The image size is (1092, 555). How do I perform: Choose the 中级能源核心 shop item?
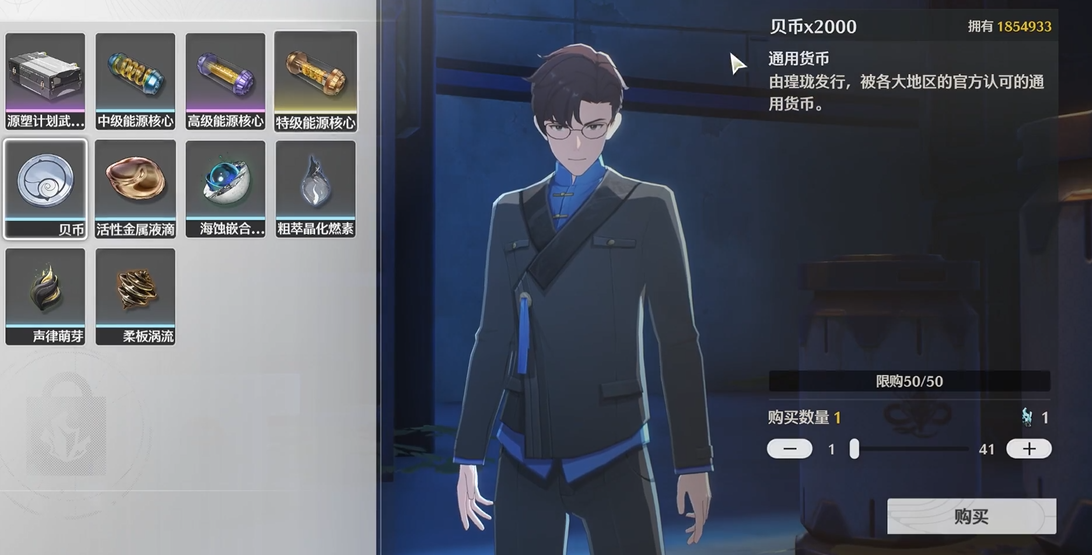pyautogui.click(x=135, y=82)
